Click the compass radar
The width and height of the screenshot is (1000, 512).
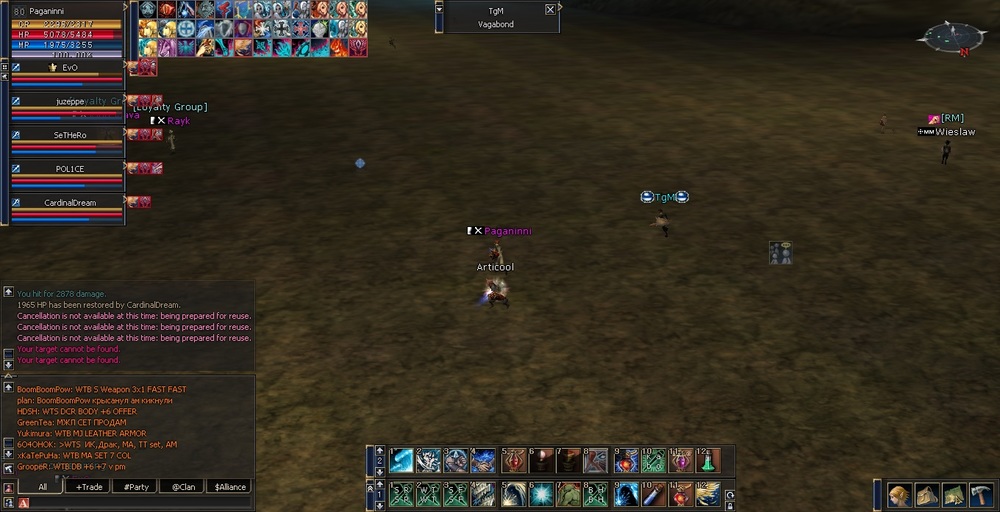(x=942, y=38)
